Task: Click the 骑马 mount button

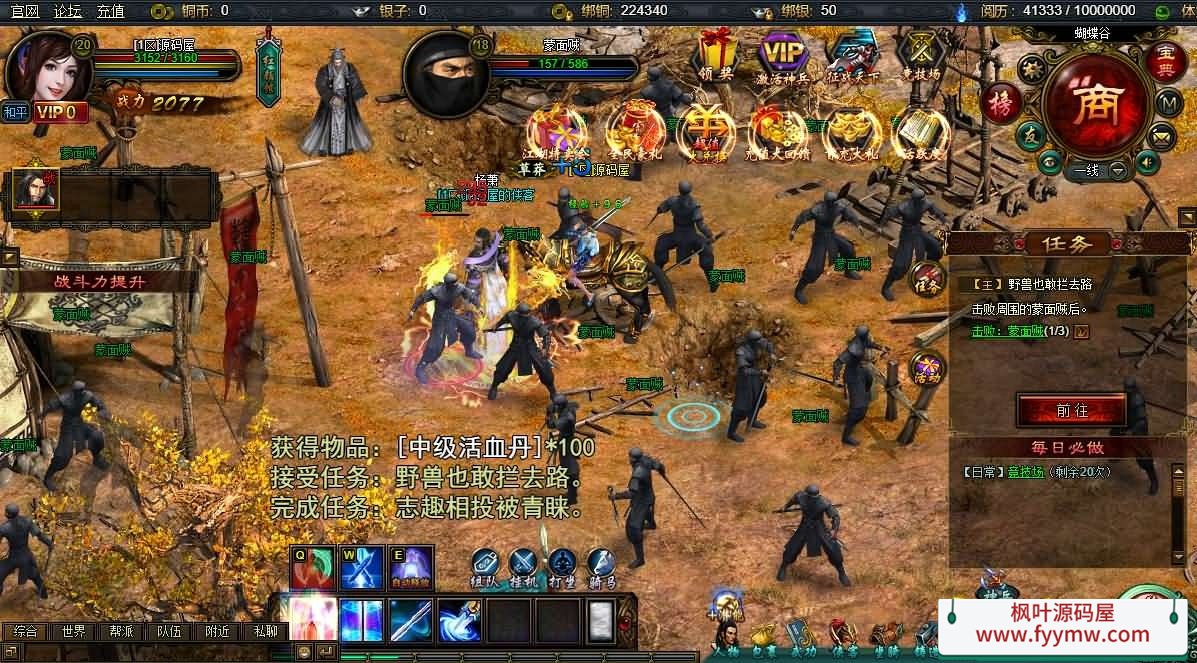Action: [x=601, y=568]
